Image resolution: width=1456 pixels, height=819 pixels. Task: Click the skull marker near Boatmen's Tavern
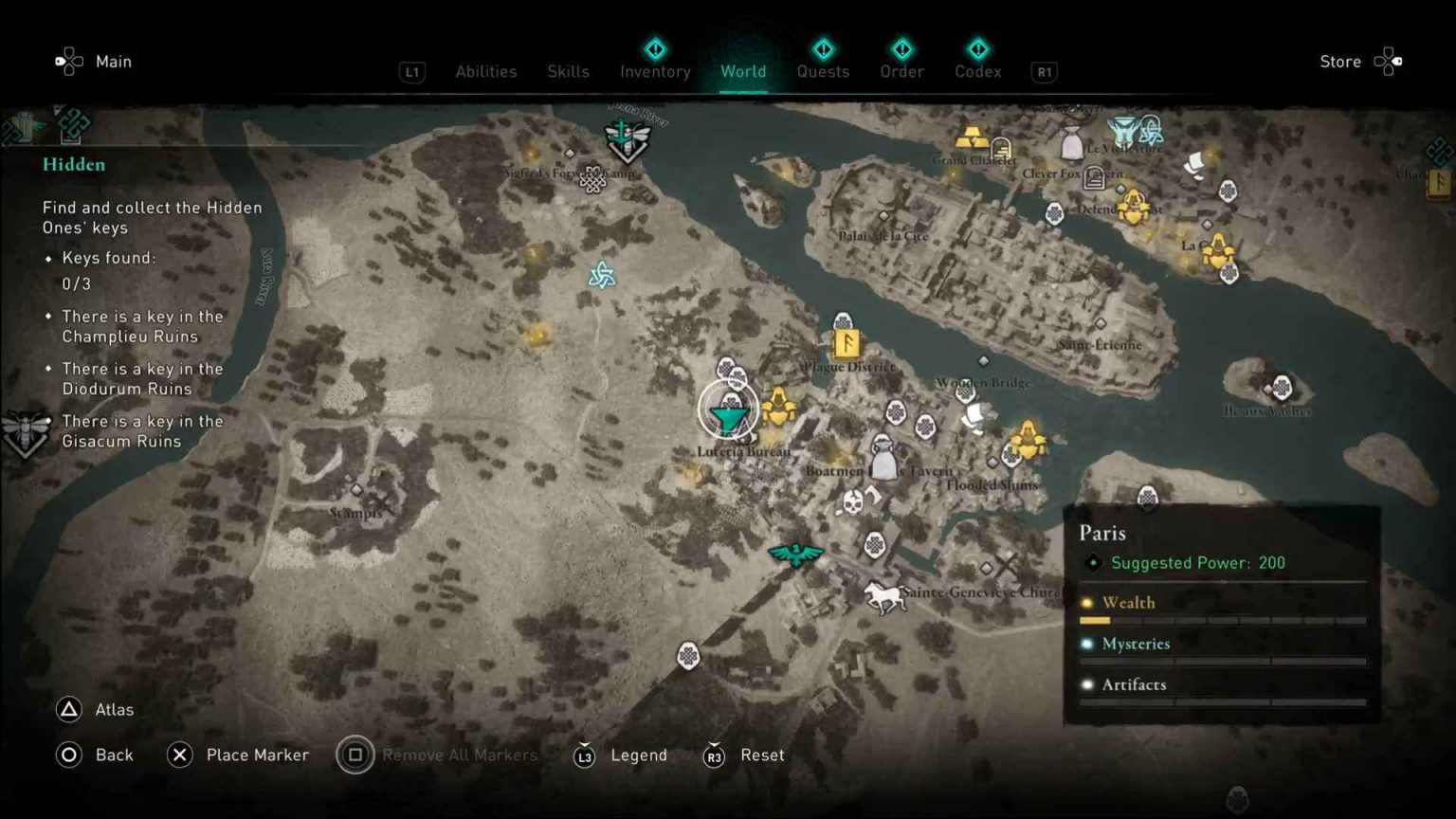[x=852, y=500]
